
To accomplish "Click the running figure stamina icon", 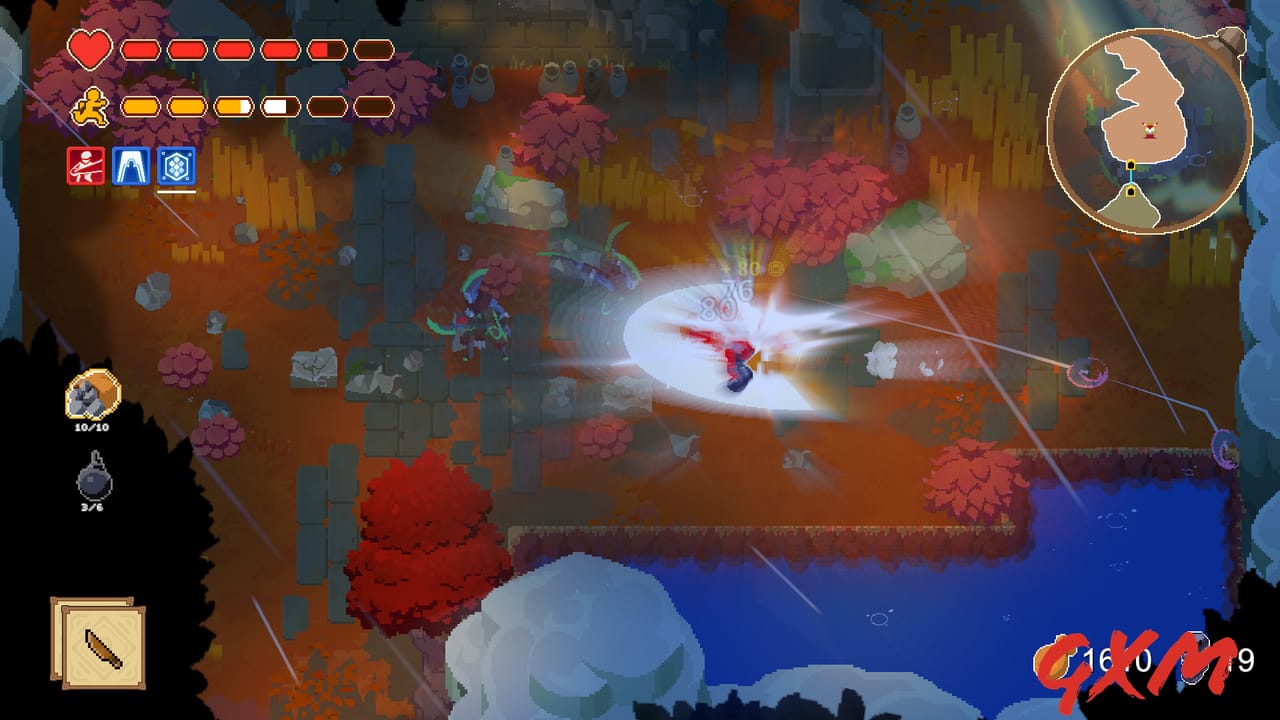I will point(87,104).
